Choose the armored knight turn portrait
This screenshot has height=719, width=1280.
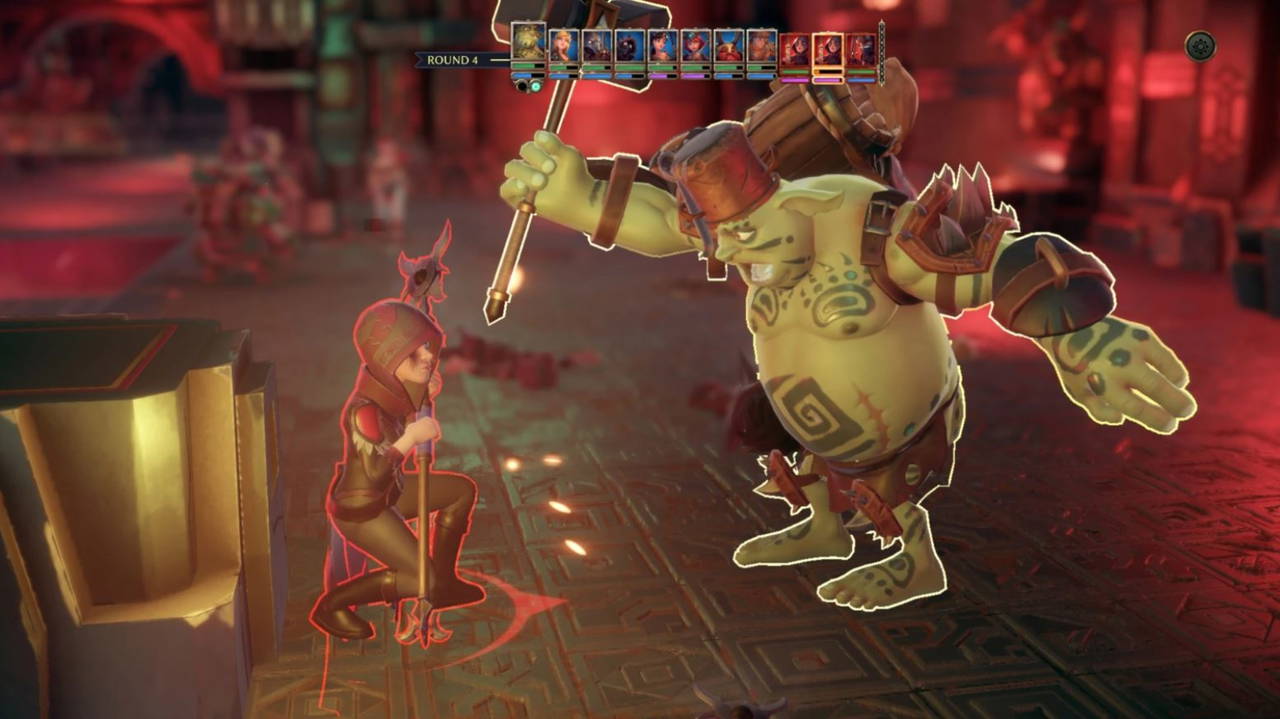pos(596,46)
